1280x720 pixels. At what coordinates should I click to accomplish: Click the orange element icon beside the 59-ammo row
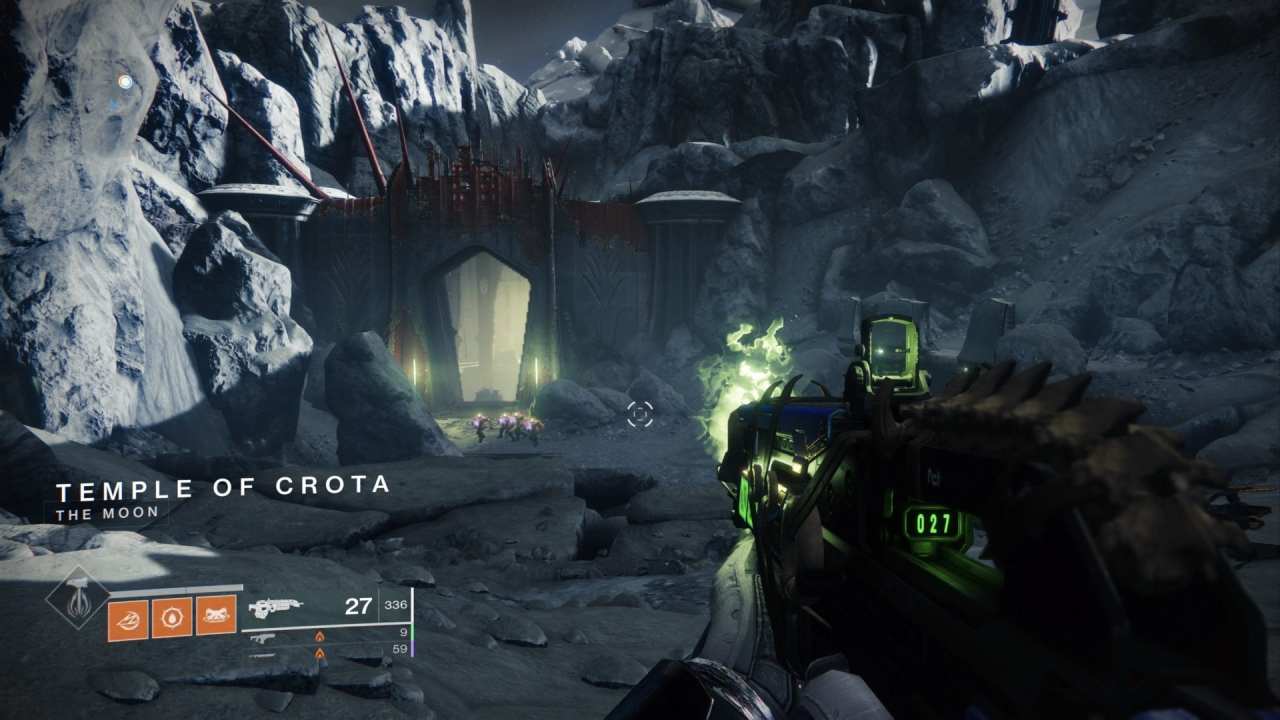pos(320,654)
